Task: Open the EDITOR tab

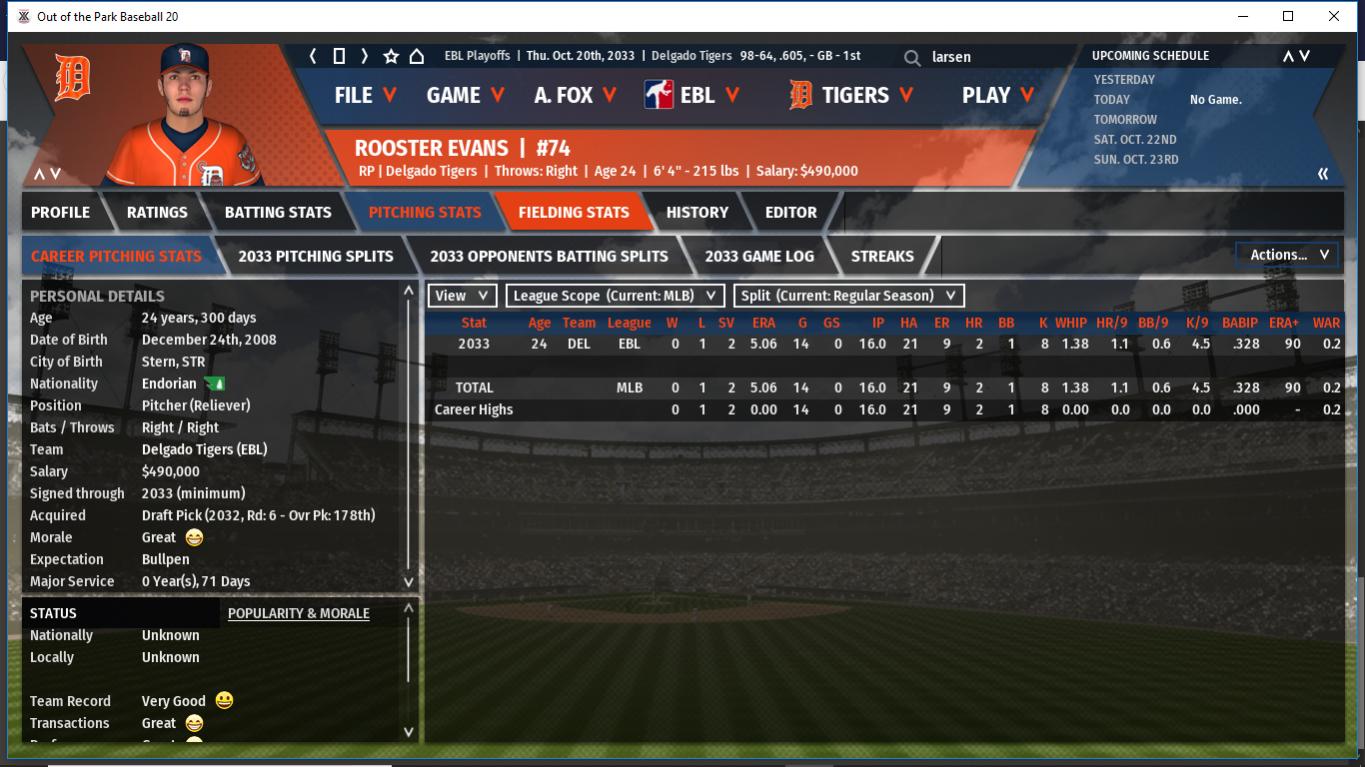Action: (791, 212)
